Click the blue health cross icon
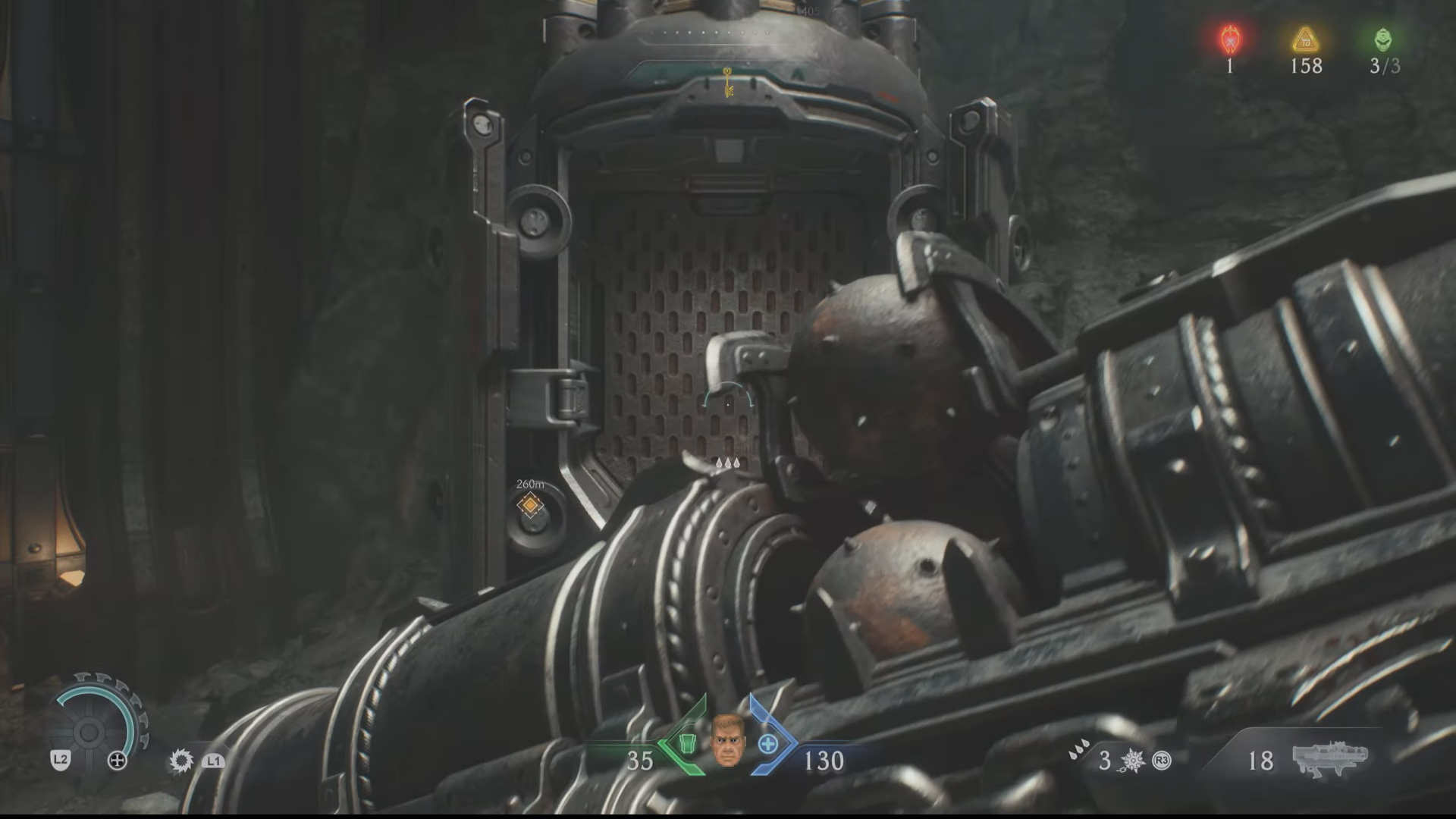The width and height of the screenshot is (1456, 819). [x=767, y=744]
